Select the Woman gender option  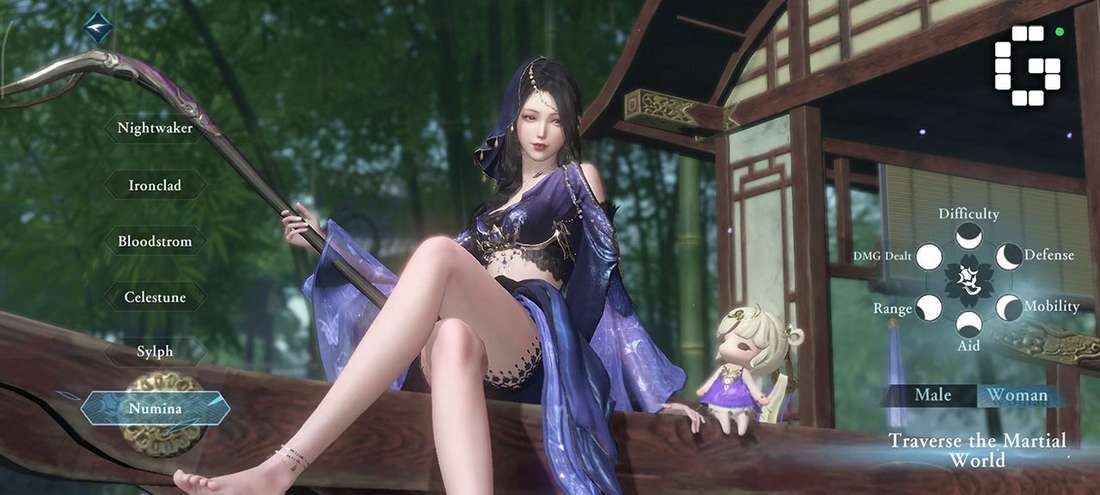[x=1017, y=395]
